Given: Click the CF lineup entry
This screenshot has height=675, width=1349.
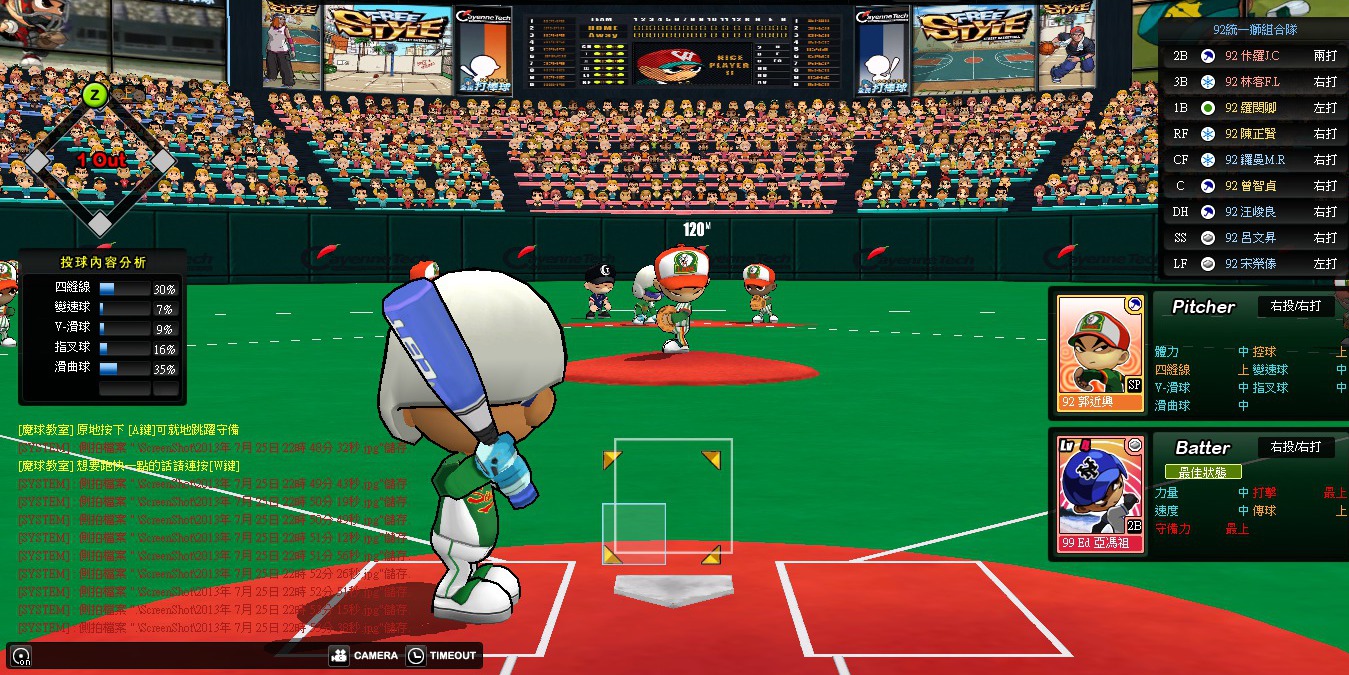Looking at the screenshot, I should pyautogui.click(x=1255, y=160).
